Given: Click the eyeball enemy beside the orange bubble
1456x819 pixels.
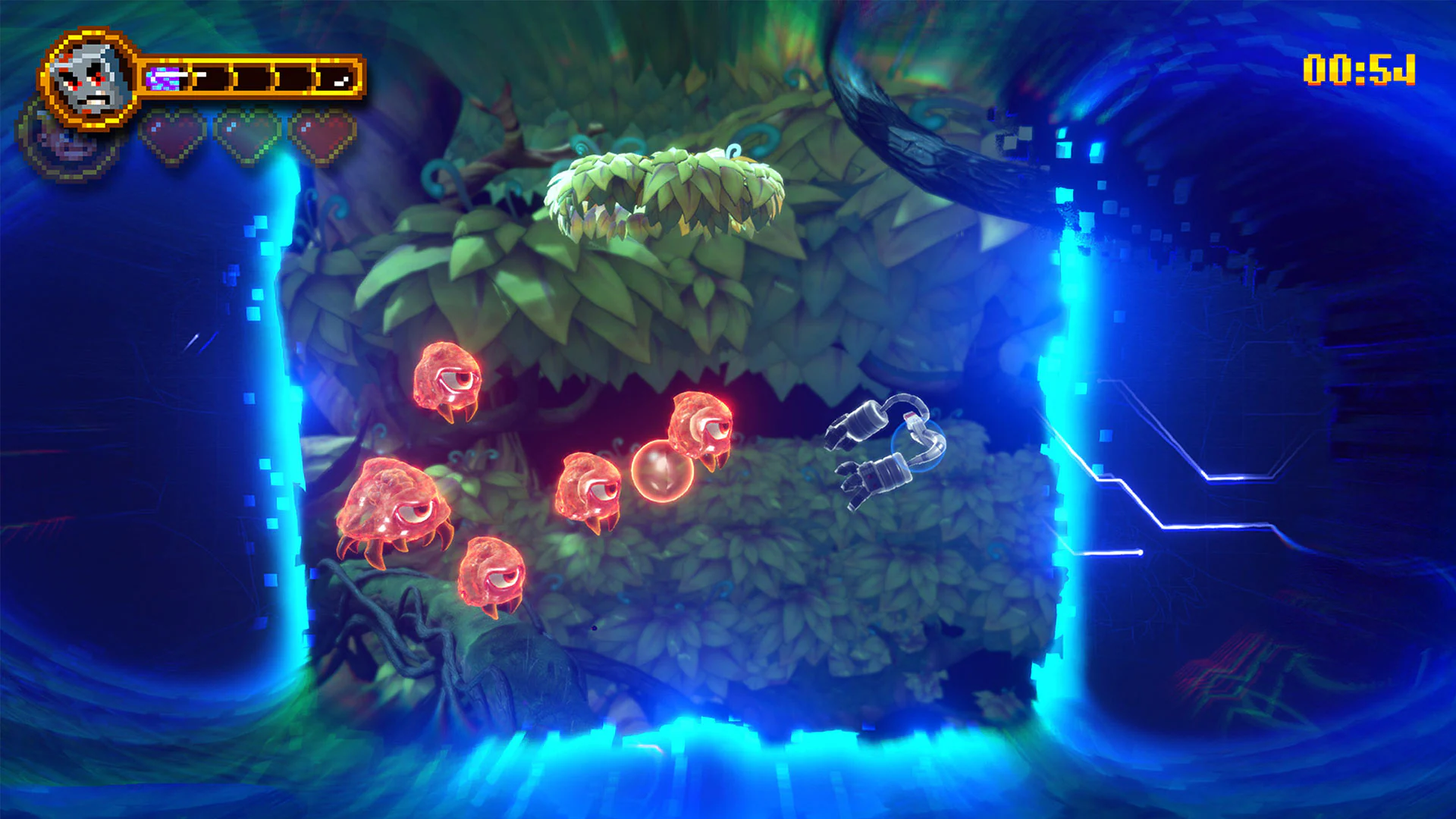Looking at the screenshot, I should [x=591, y=485].
